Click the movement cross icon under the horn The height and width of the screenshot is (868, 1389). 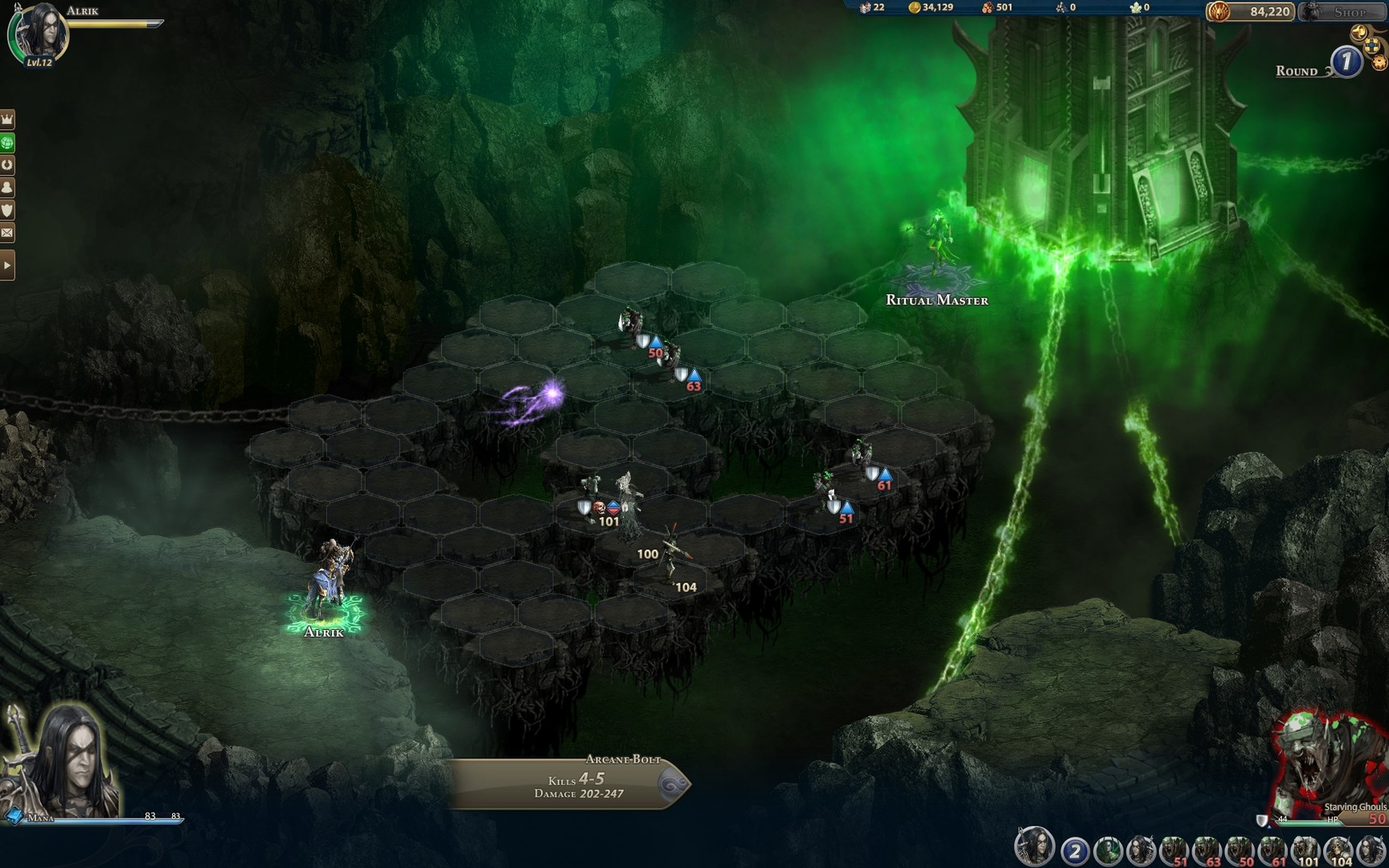click(1371, 46)
